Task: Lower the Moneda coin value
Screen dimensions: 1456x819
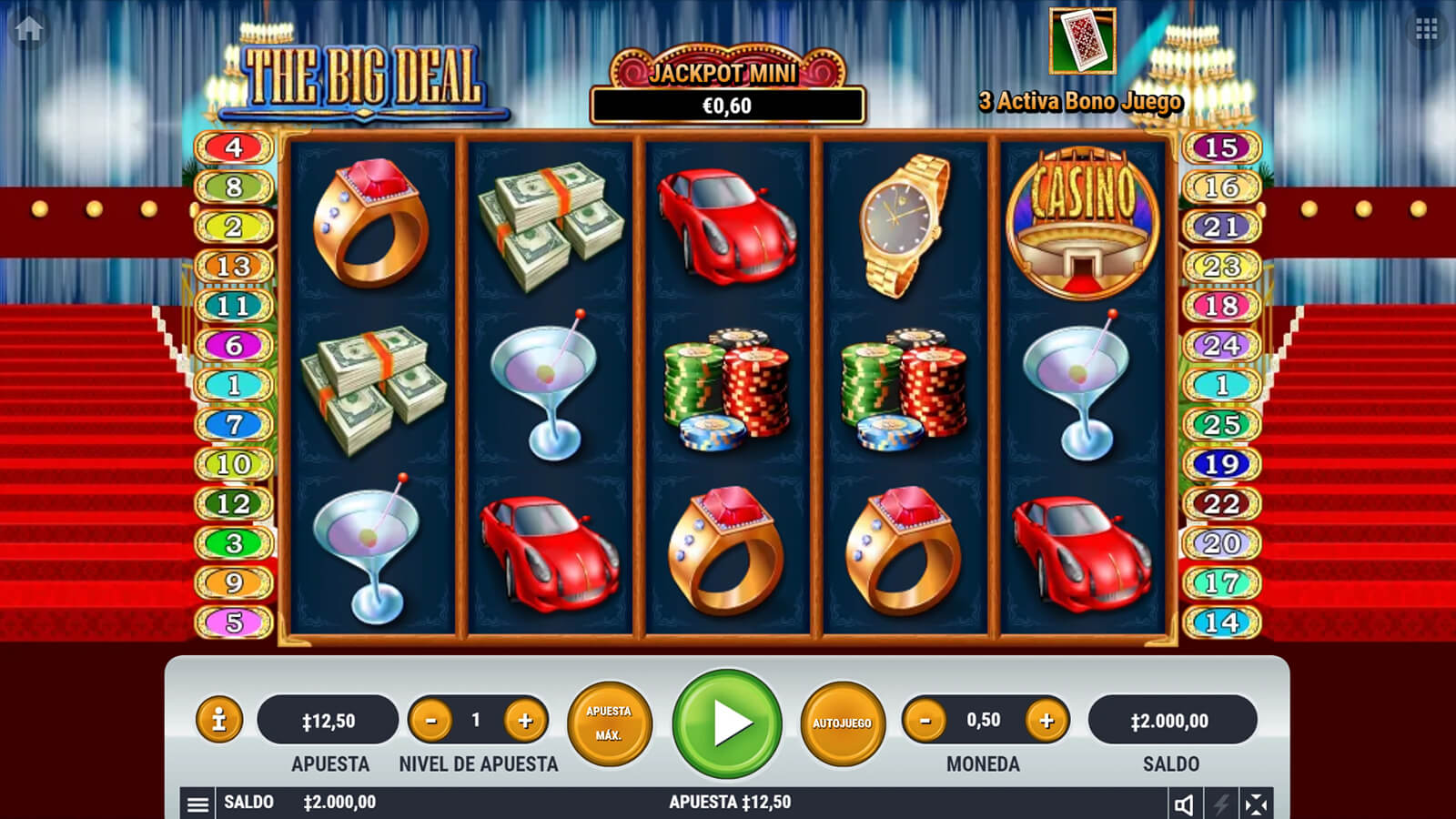Action: coord(925,721)
